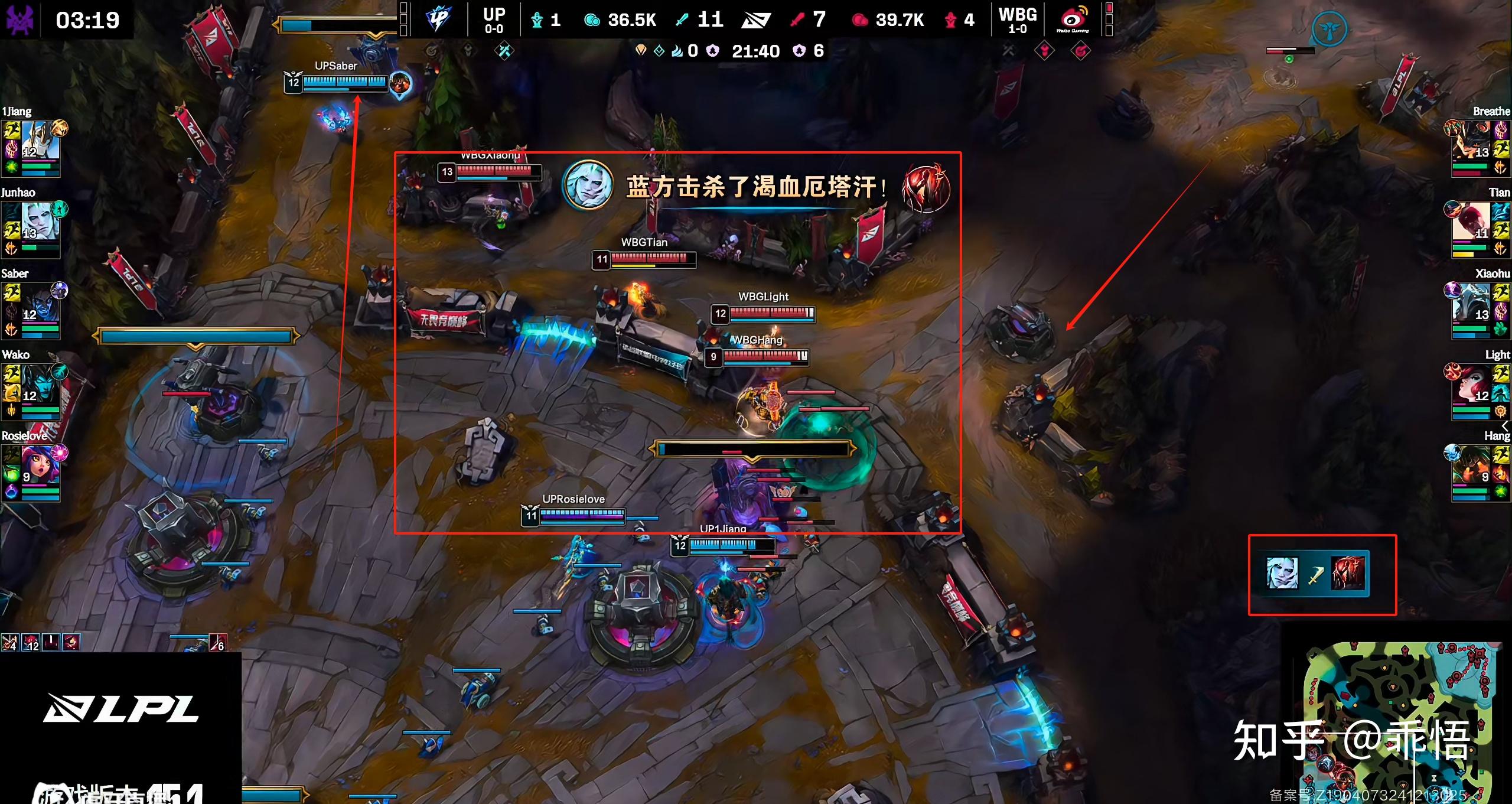This screenshot has height=804, width=1512.
Task: Switch to the WBG 1-0 score tab
Action: point(1018,19)
